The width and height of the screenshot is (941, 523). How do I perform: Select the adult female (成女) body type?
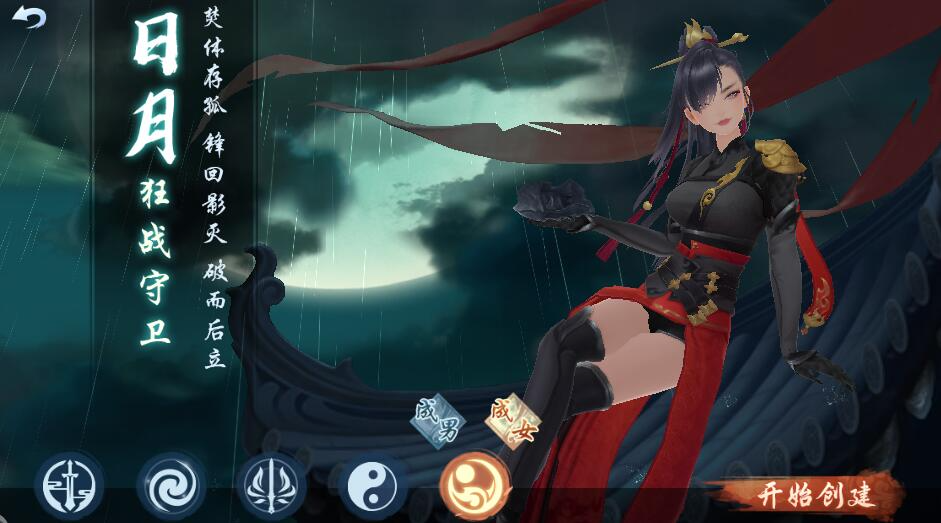[511, 421]
